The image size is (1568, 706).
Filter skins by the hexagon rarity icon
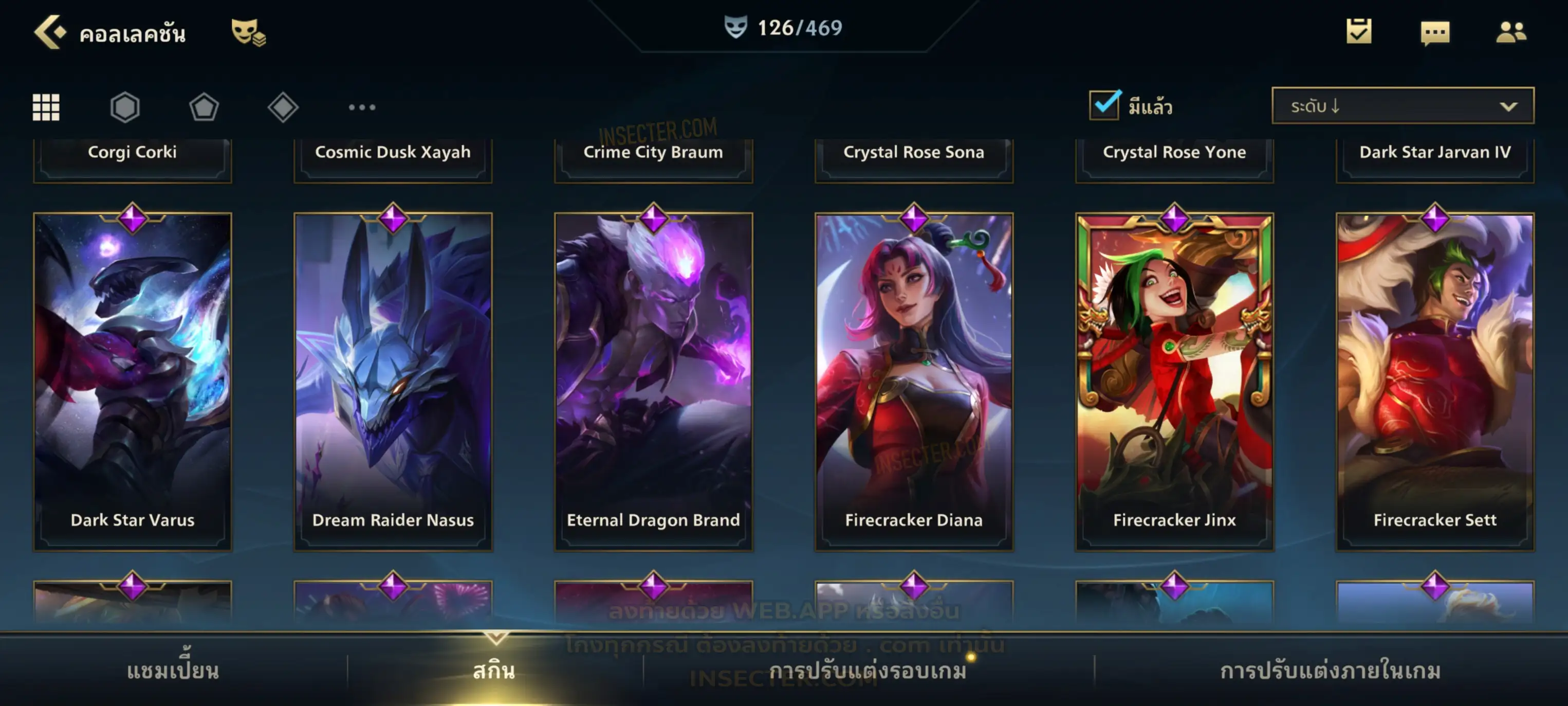coord(125,107)
